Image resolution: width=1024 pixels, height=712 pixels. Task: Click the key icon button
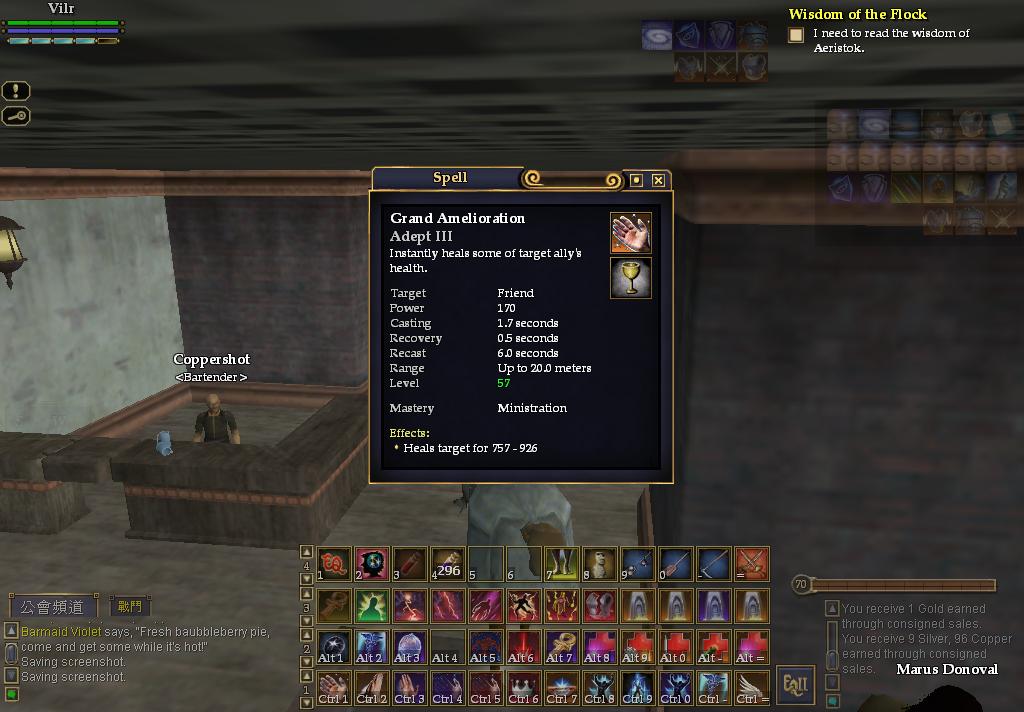coord(16,116)
